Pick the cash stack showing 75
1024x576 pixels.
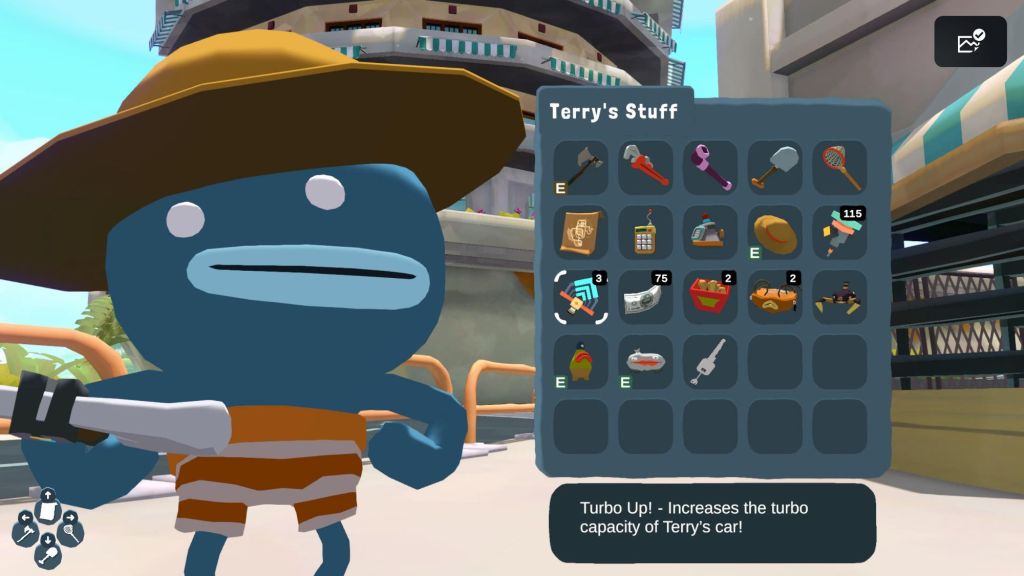click(646, 297)
